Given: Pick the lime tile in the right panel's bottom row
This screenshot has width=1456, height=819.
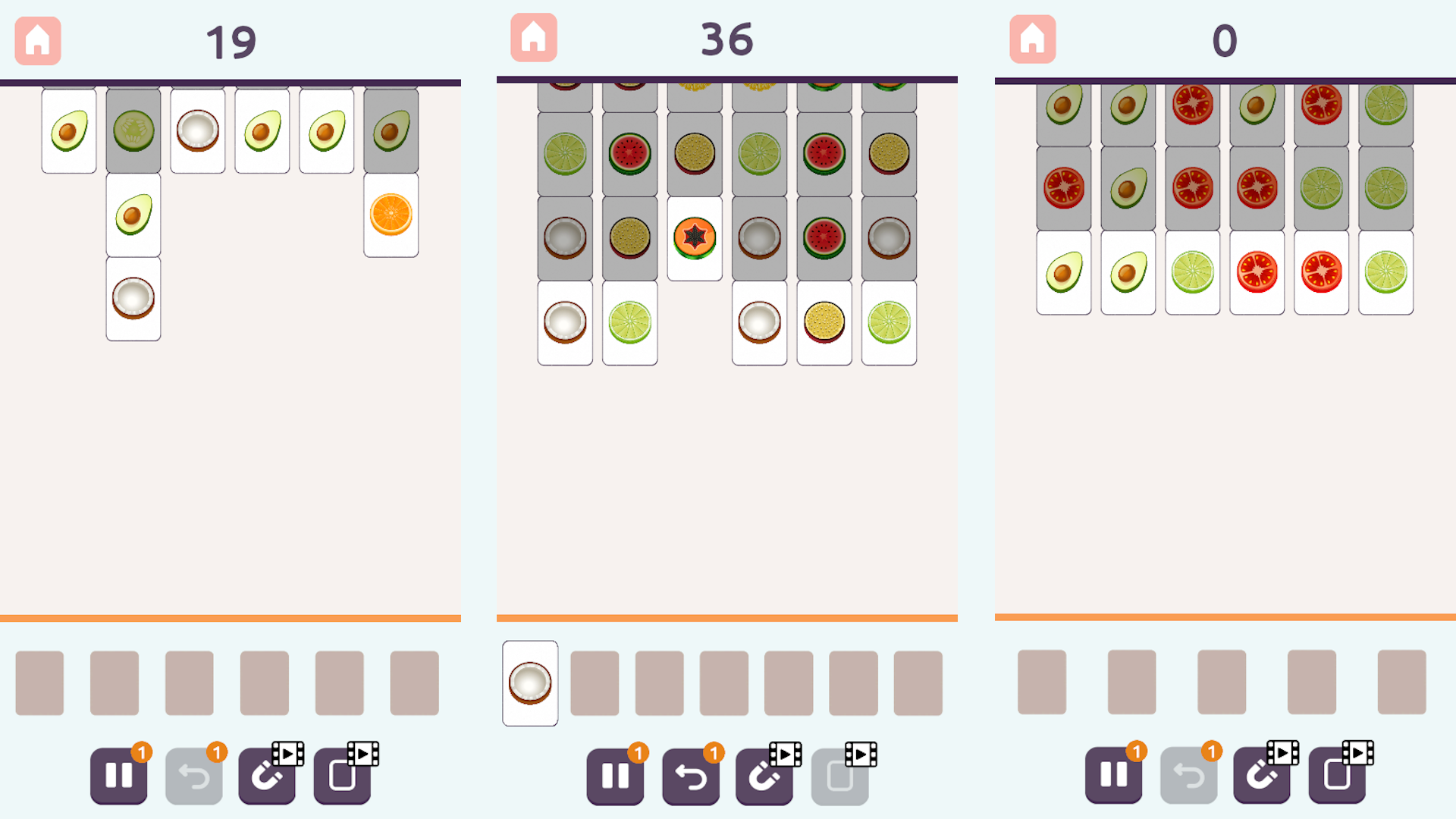Looking at the screenshot, I should click(1192, 273).
